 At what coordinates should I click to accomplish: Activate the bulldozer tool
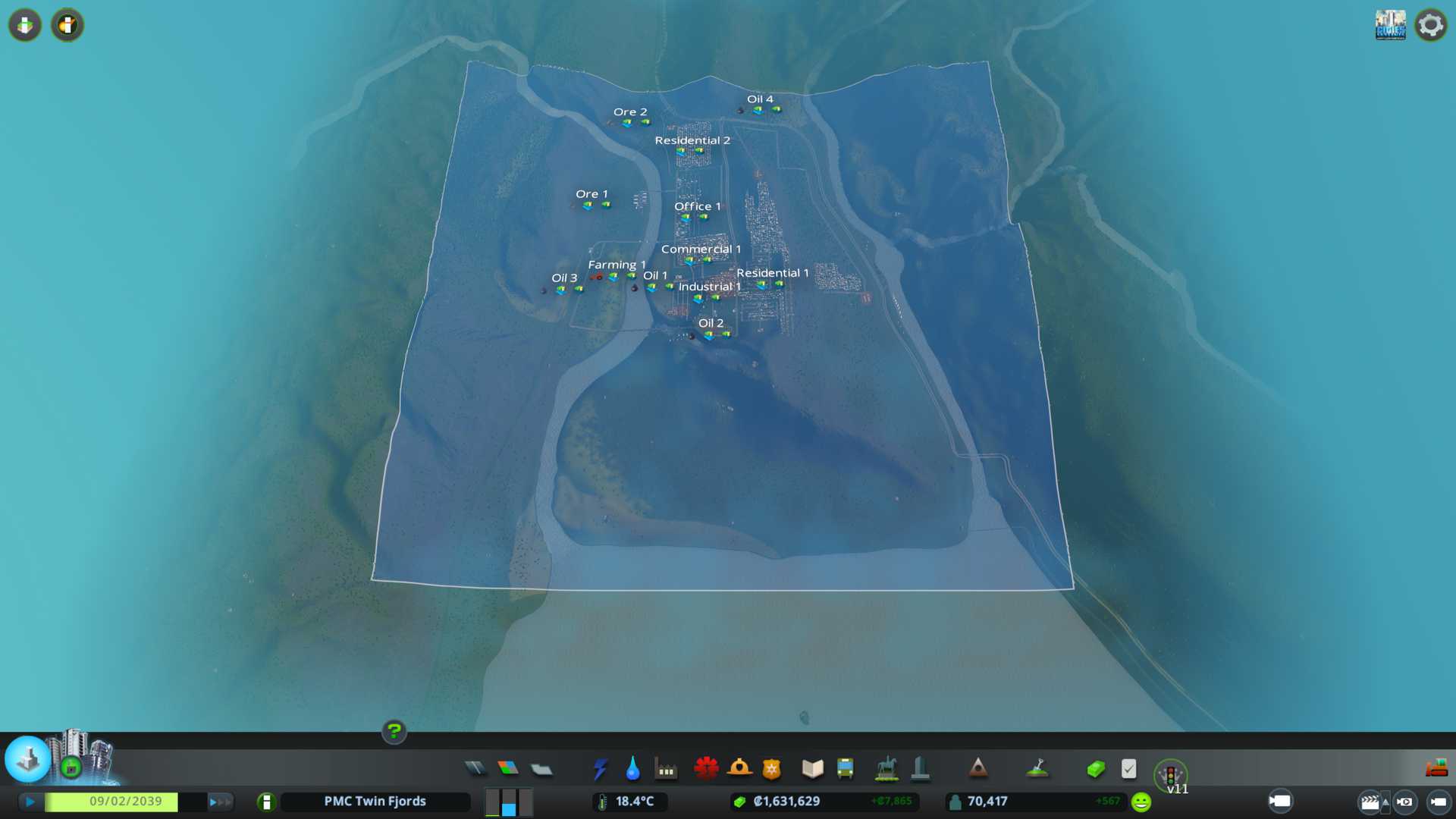click(x=1436, y=769)
